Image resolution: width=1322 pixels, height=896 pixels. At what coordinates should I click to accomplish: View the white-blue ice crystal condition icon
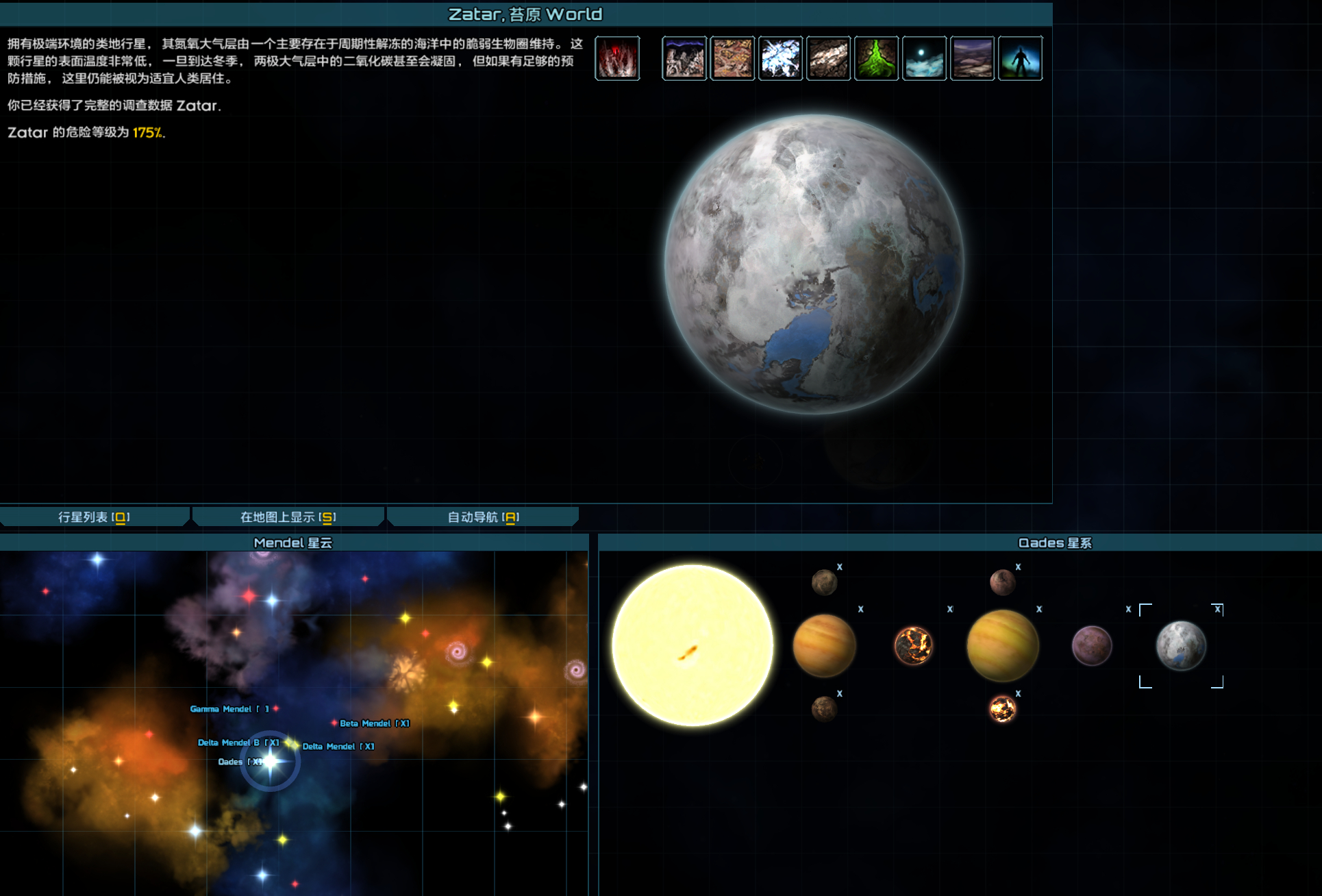point(780,59)
